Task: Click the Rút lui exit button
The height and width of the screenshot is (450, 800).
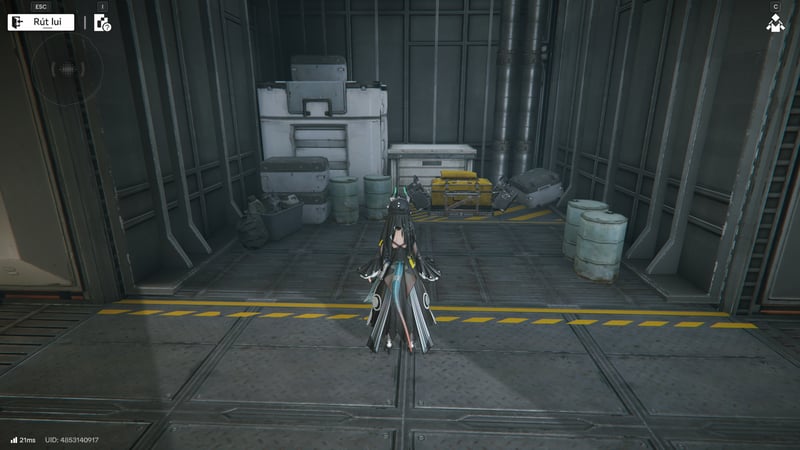Action: (x=42, y=22)
